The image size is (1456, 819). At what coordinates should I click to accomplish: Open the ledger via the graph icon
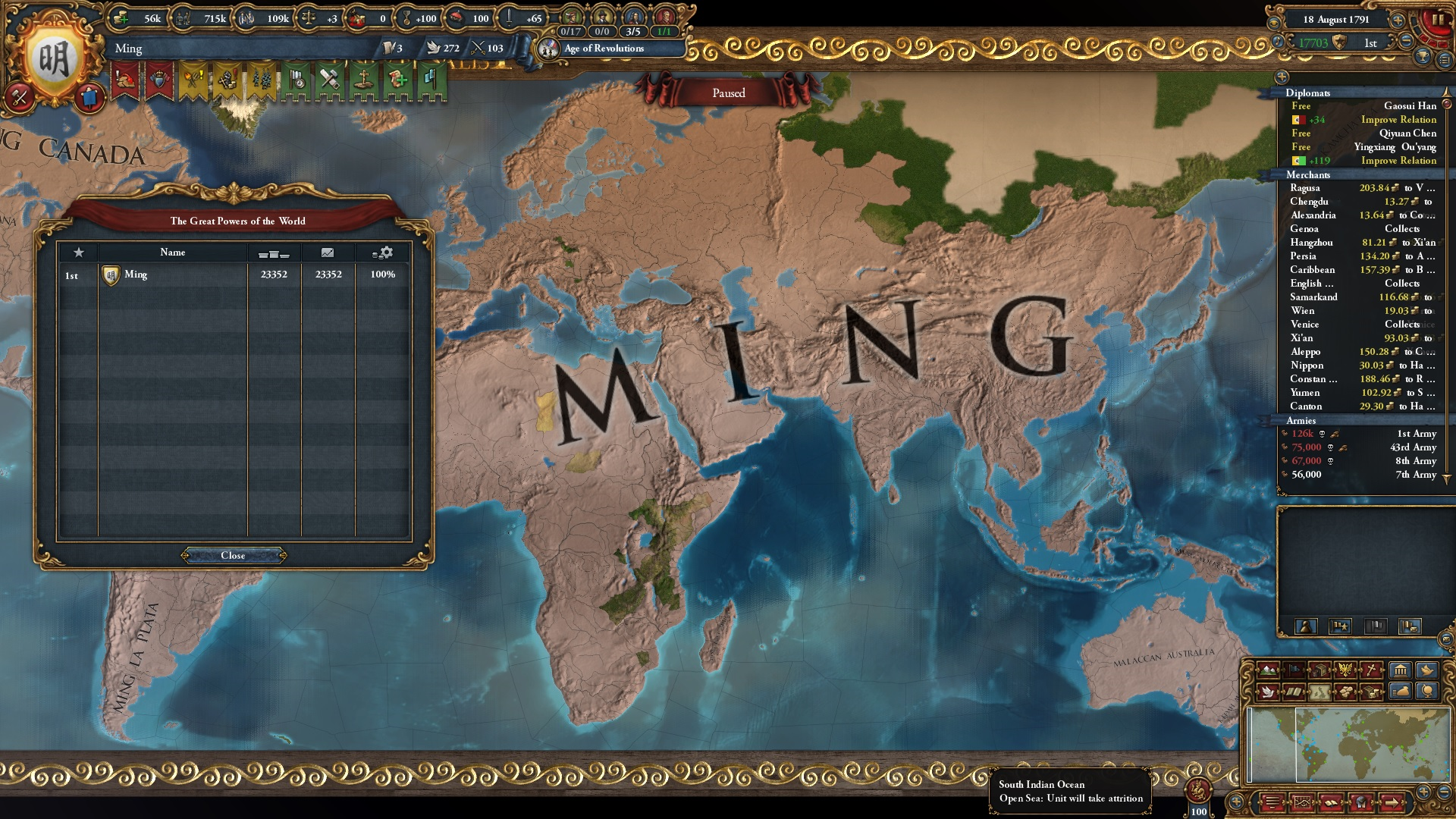tap(1302, 802)
